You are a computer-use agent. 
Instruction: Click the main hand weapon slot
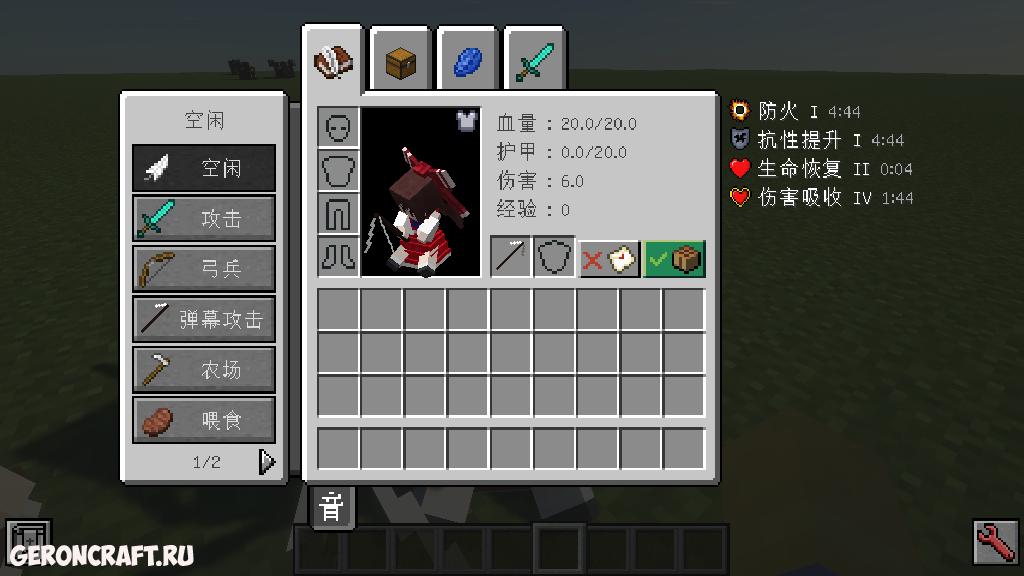pyautogui.click(x=511, y=257)
